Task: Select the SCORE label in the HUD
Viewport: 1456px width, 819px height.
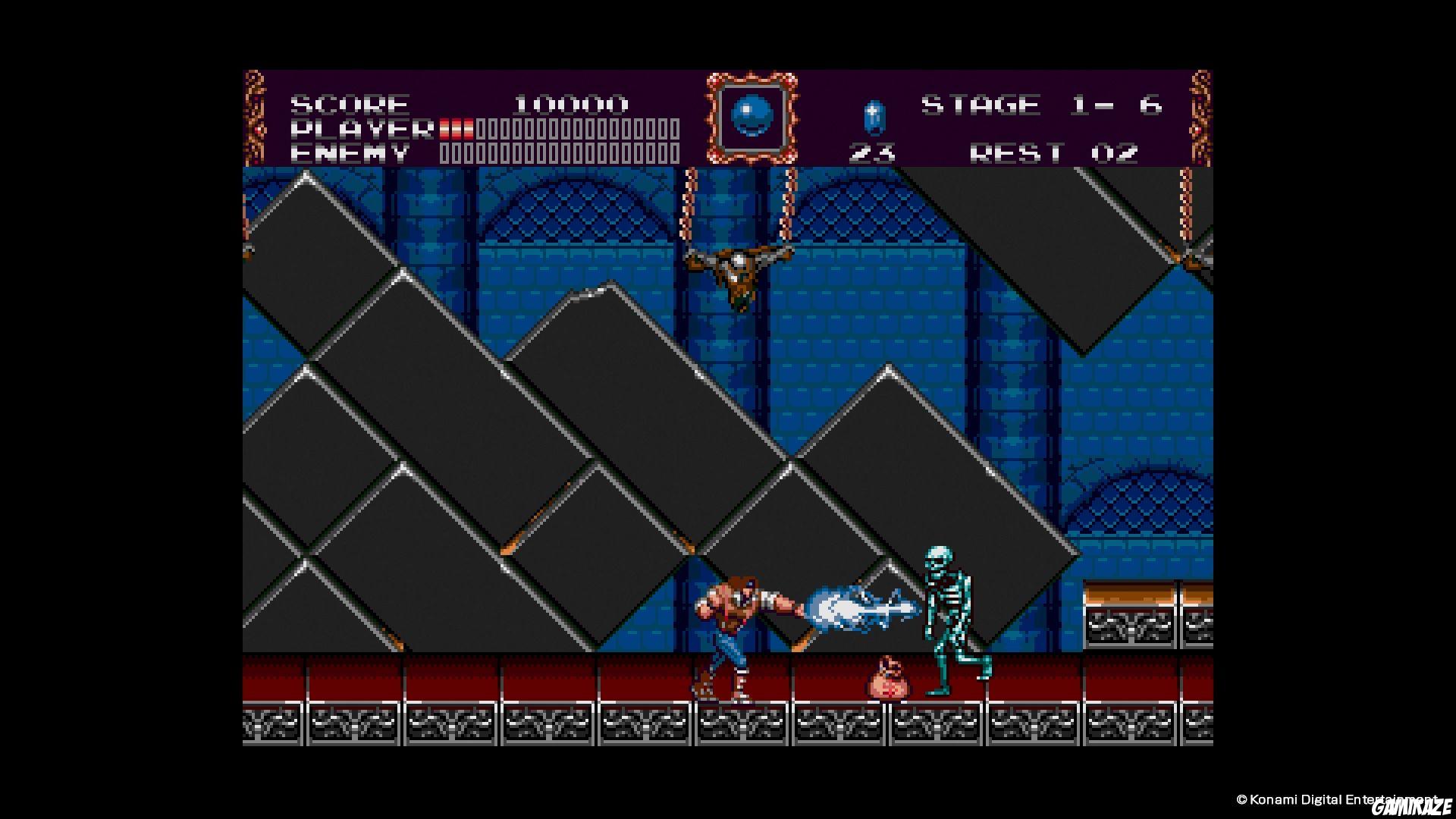Action: (347, 103)
